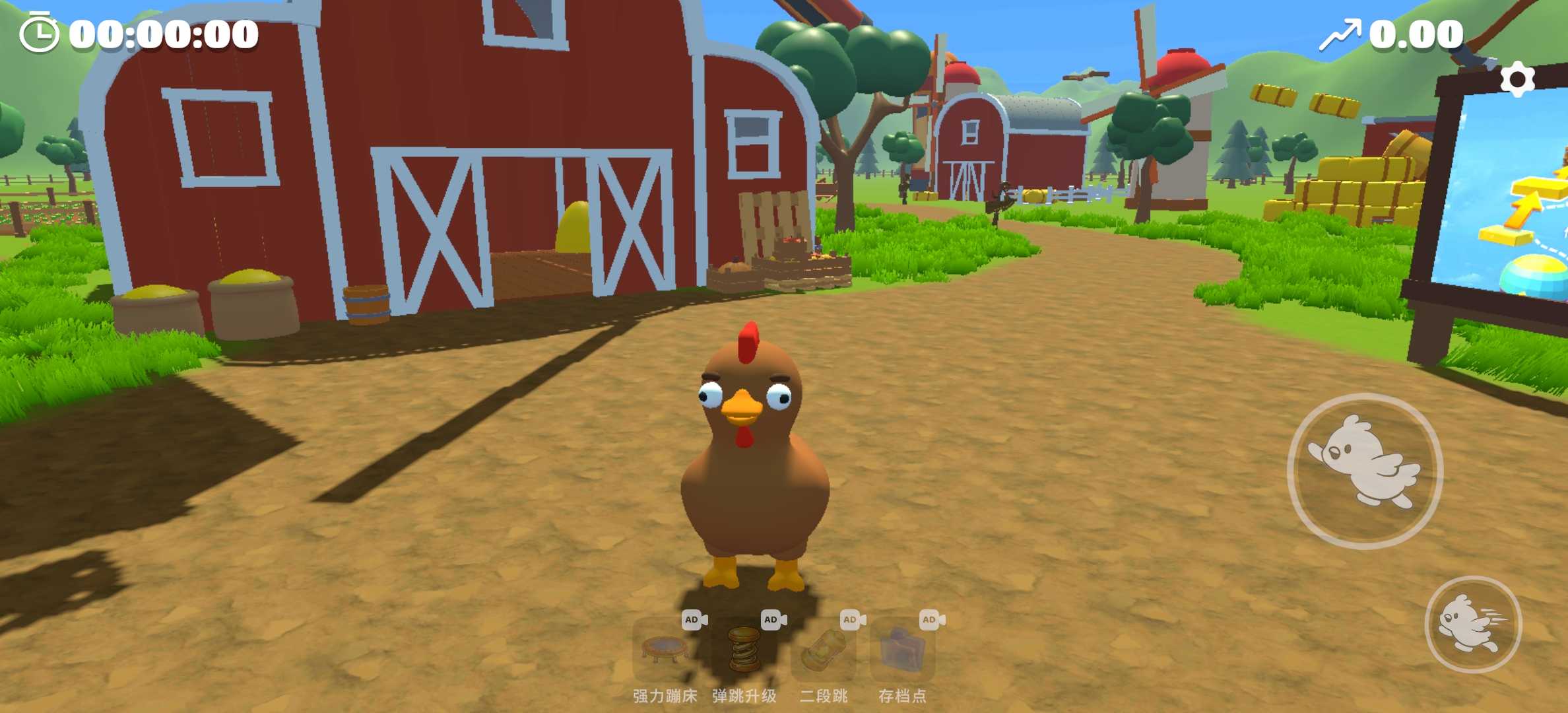Select the 弹跳升级 spring upgrade
Viewport: 1568px width, 713px height.
pos(744,650)
